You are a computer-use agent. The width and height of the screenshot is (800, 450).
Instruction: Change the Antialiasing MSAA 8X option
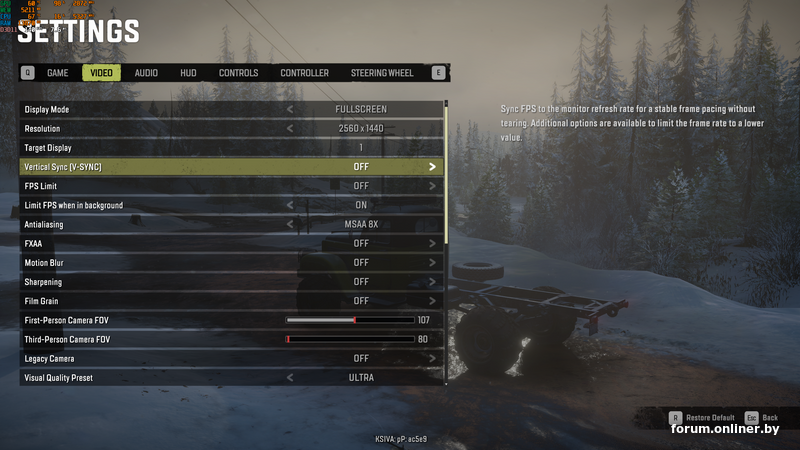pos(361,224)
